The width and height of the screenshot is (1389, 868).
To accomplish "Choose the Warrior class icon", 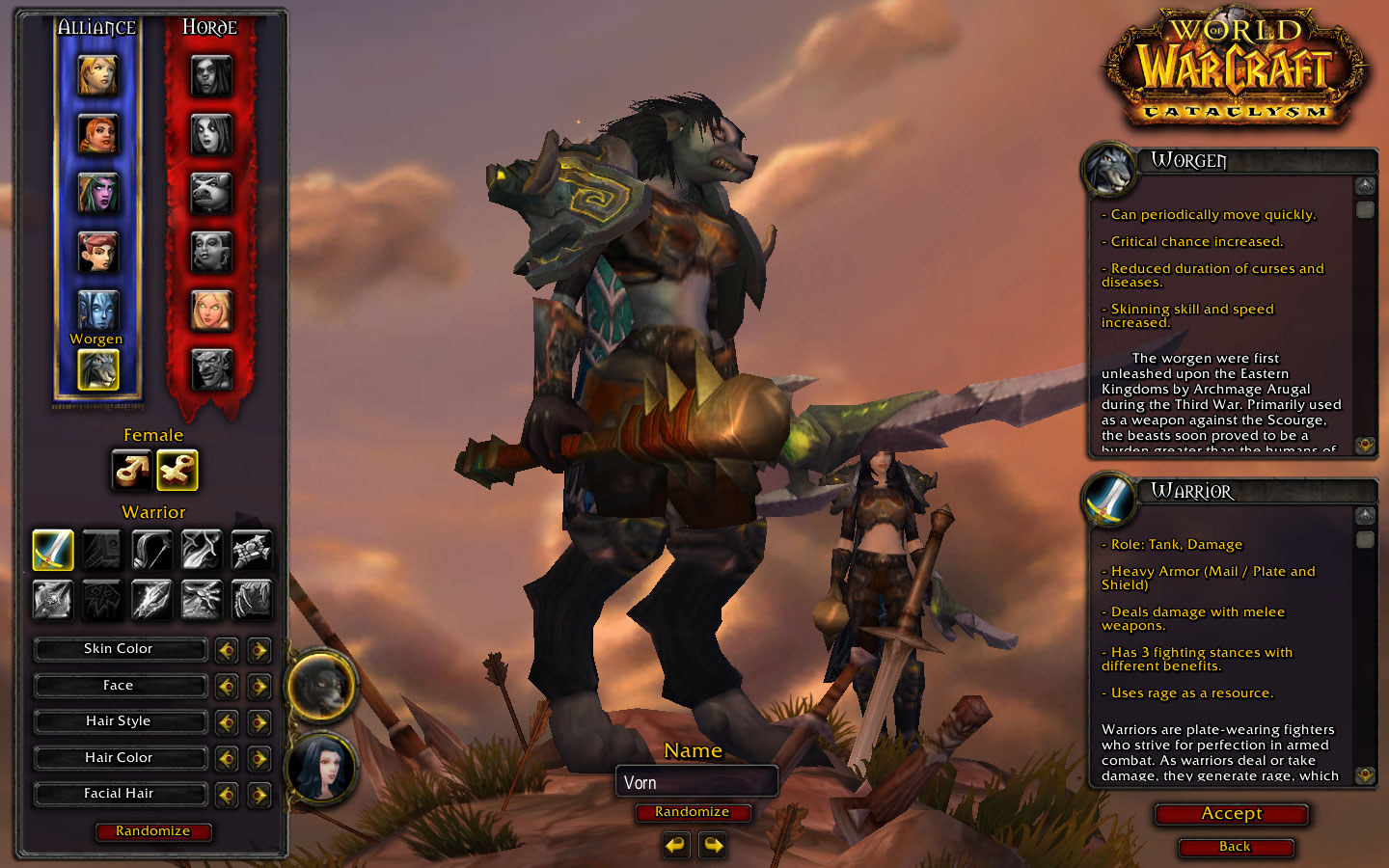I will (x=53, y=550).
